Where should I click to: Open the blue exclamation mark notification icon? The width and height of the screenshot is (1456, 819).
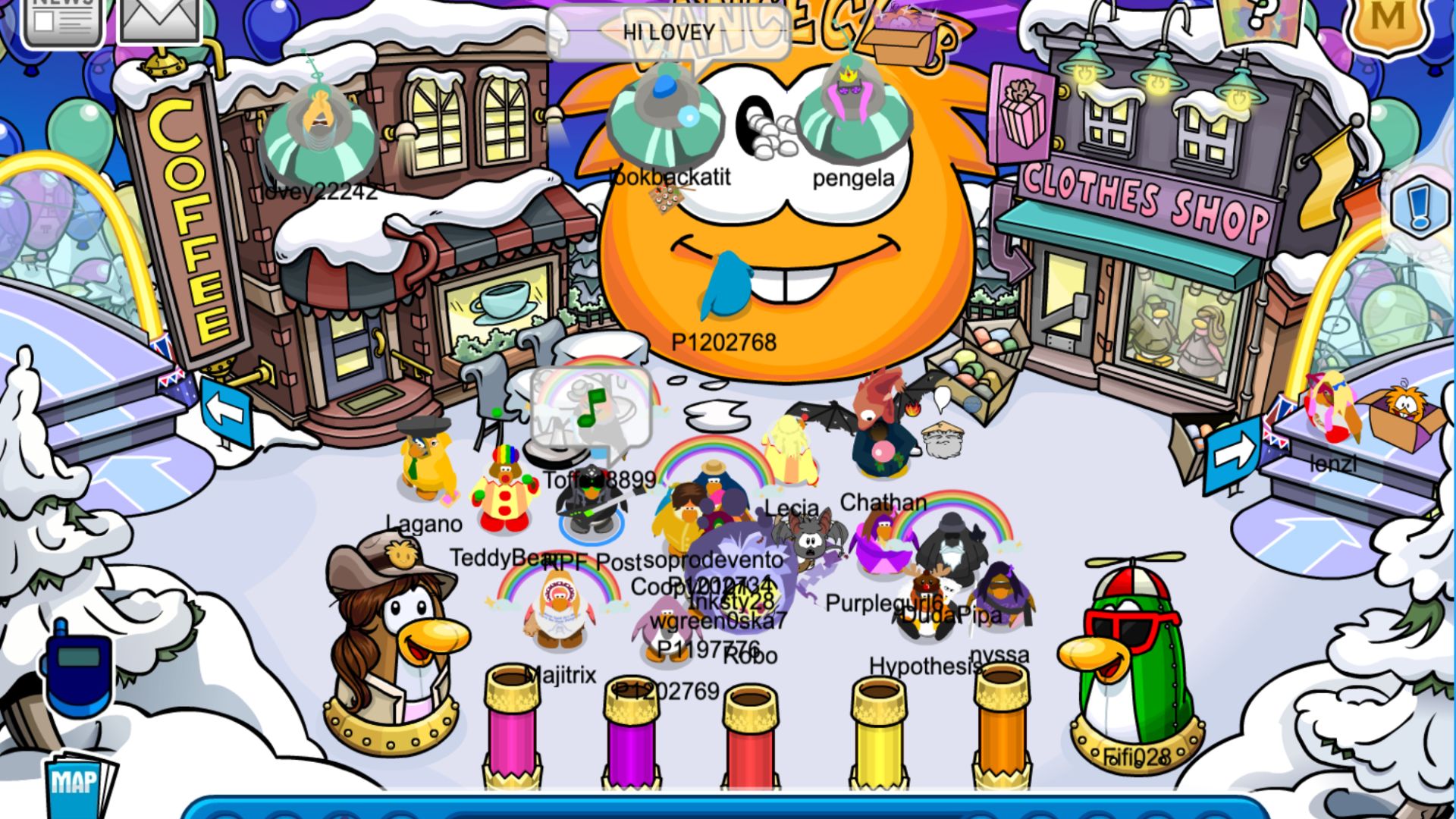click(x=1420, y=206)
